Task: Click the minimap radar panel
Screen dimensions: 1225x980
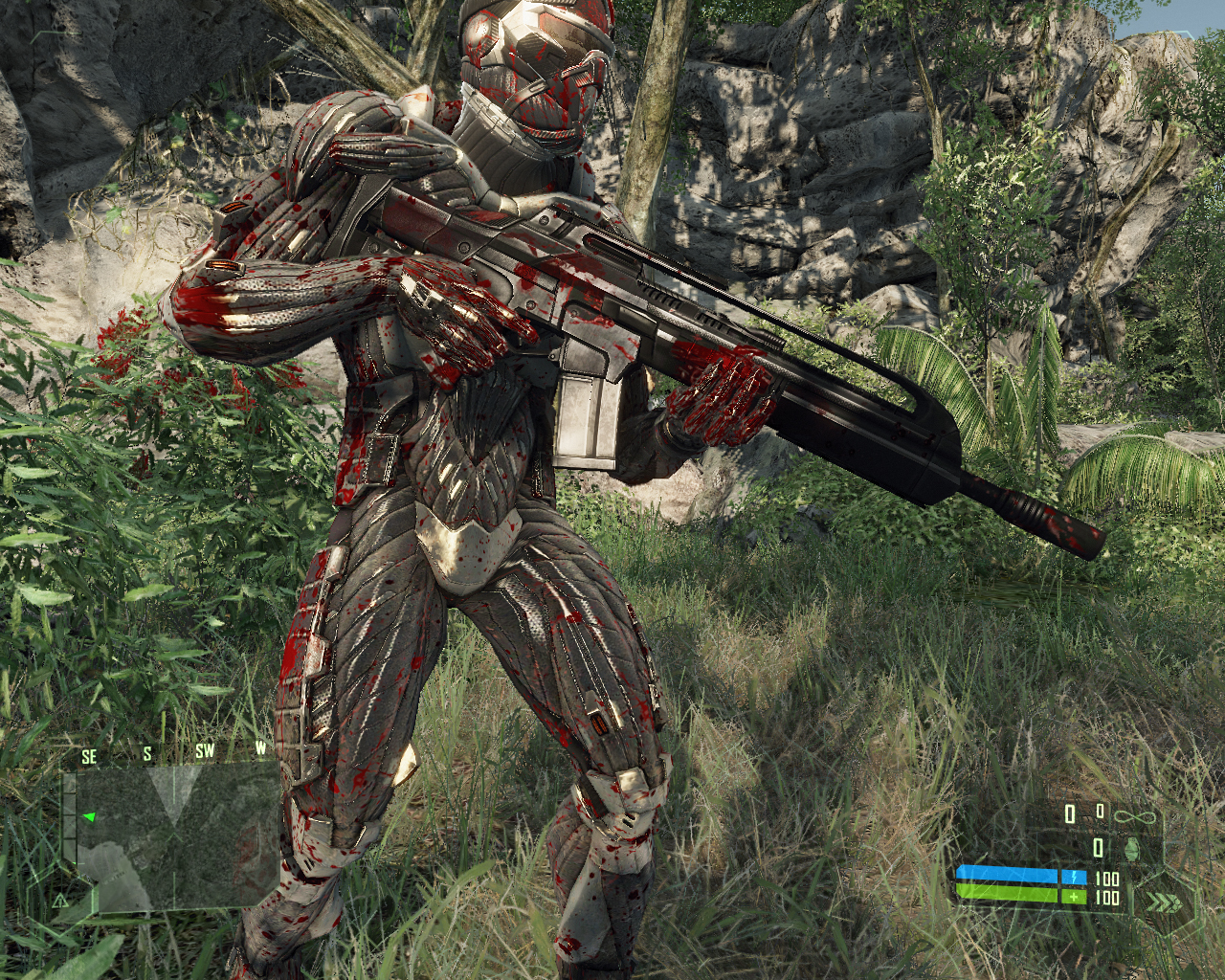Action: (179, 836)
